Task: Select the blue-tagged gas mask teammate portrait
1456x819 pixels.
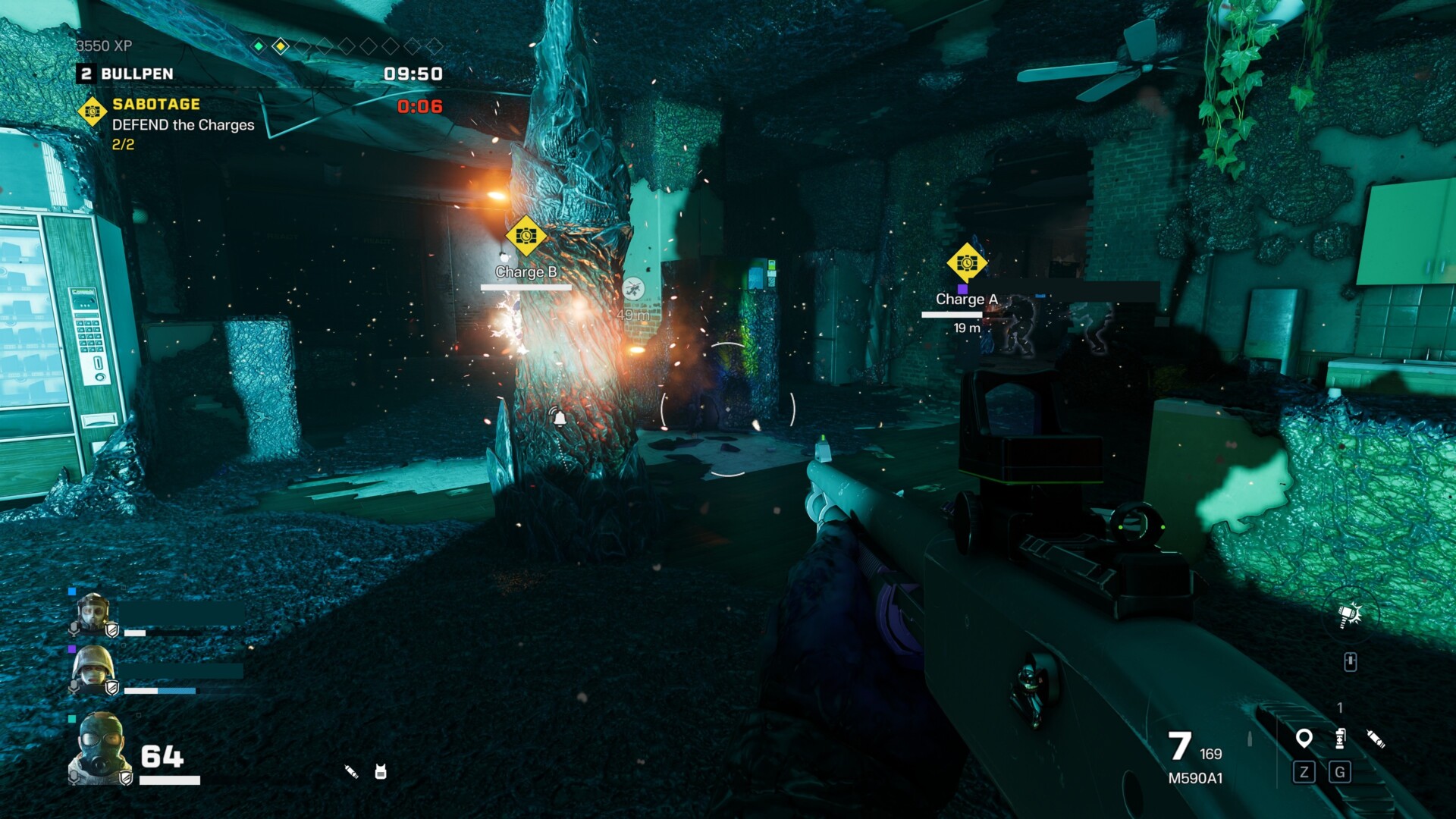Action: click(x=93, y=613)
